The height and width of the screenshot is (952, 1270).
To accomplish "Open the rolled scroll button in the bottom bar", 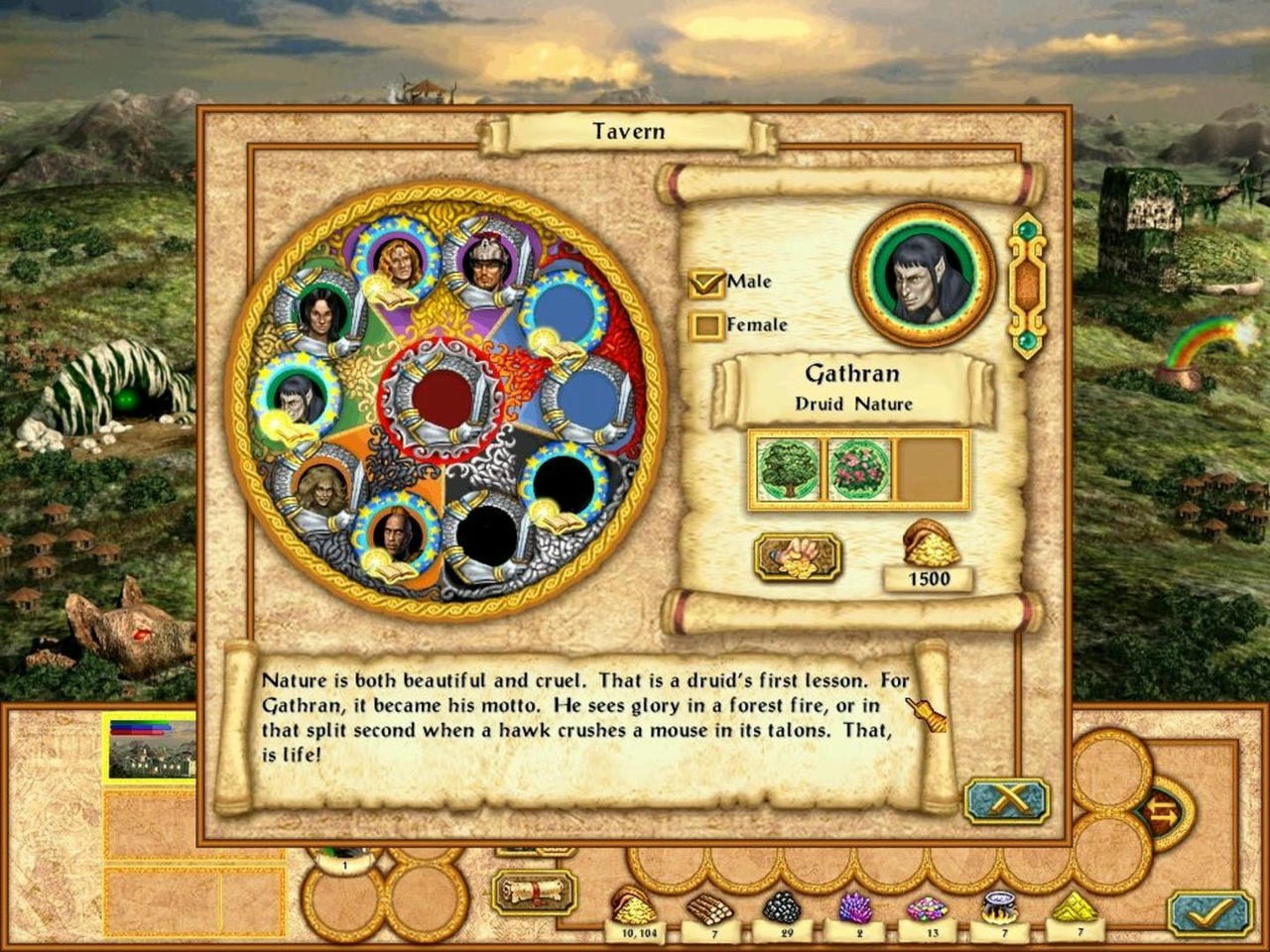I will 535,892.
